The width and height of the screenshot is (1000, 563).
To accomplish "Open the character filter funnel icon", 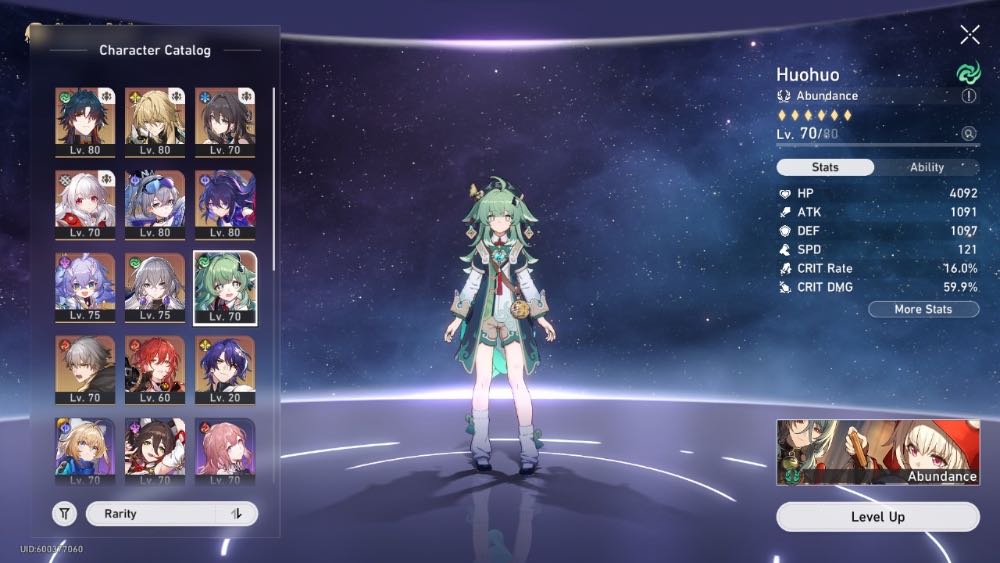I will tap(64, 514).
